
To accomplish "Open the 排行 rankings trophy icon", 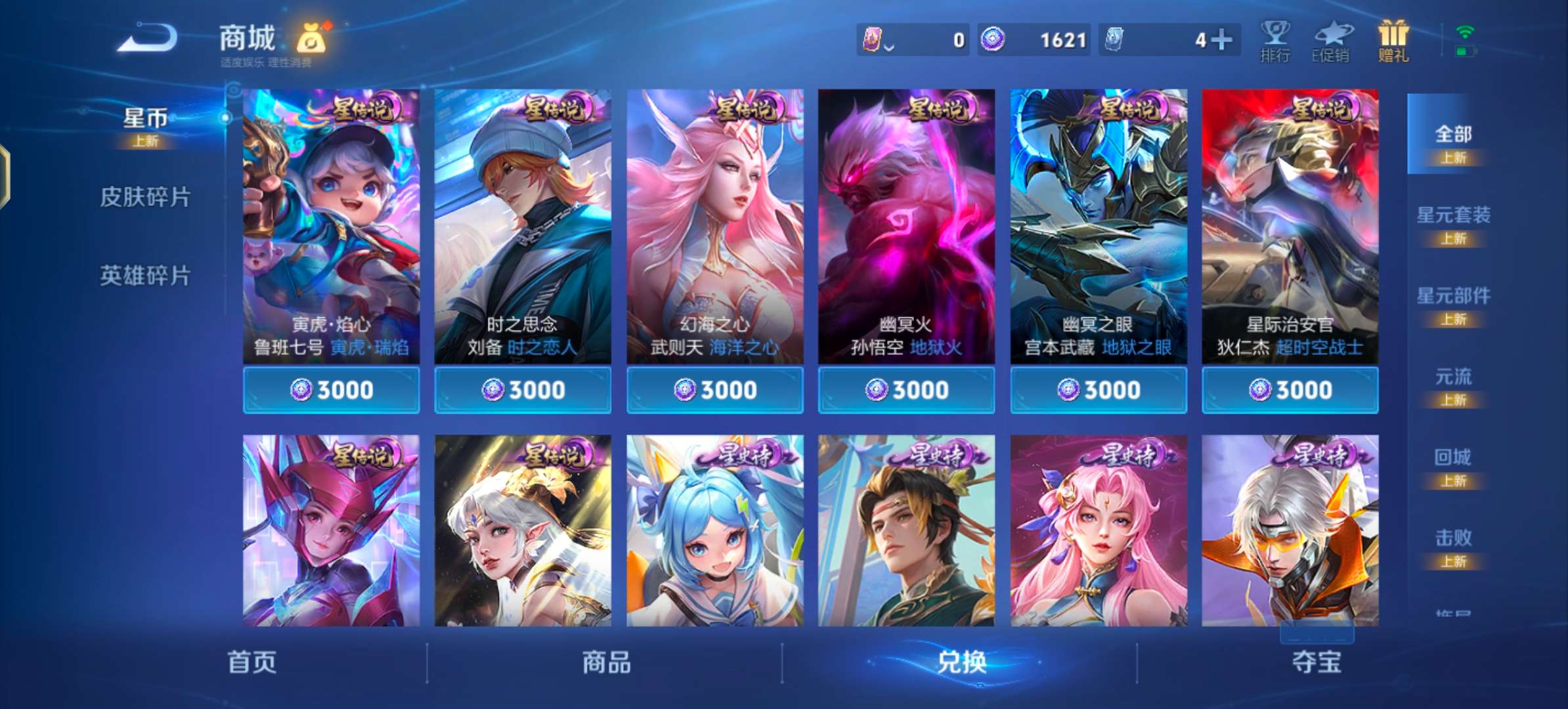I will point(1276,41).
